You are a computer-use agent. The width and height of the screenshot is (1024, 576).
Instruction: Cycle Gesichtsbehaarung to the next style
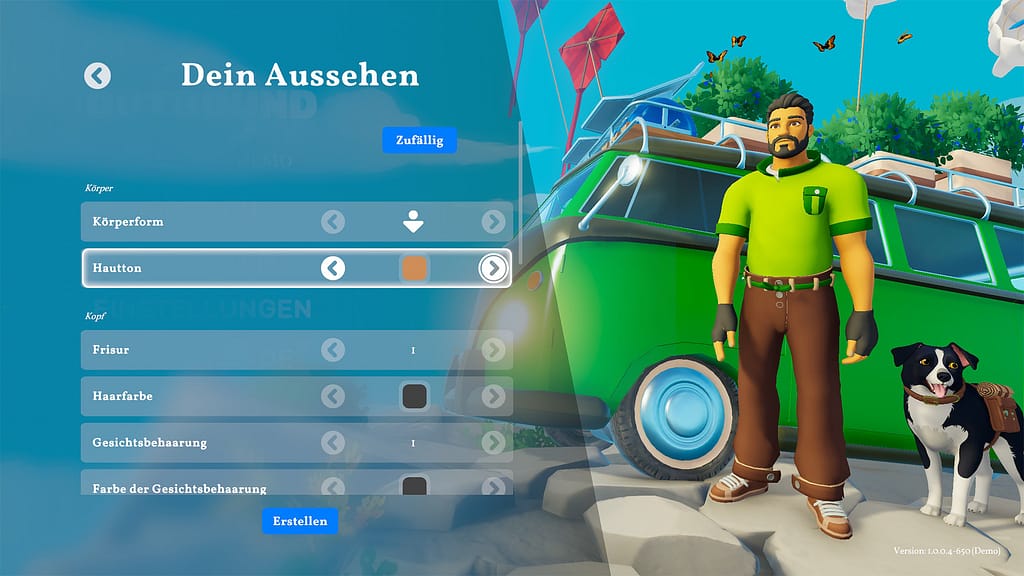[x=493, y=443]
